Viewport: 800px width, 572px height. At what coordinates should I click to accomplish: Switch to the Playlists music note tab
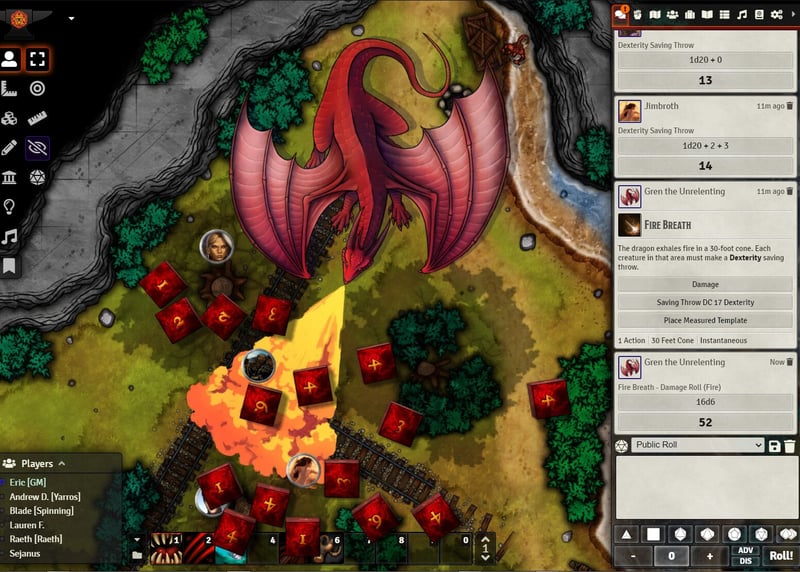pyautogui.click(x=742, y=14)
